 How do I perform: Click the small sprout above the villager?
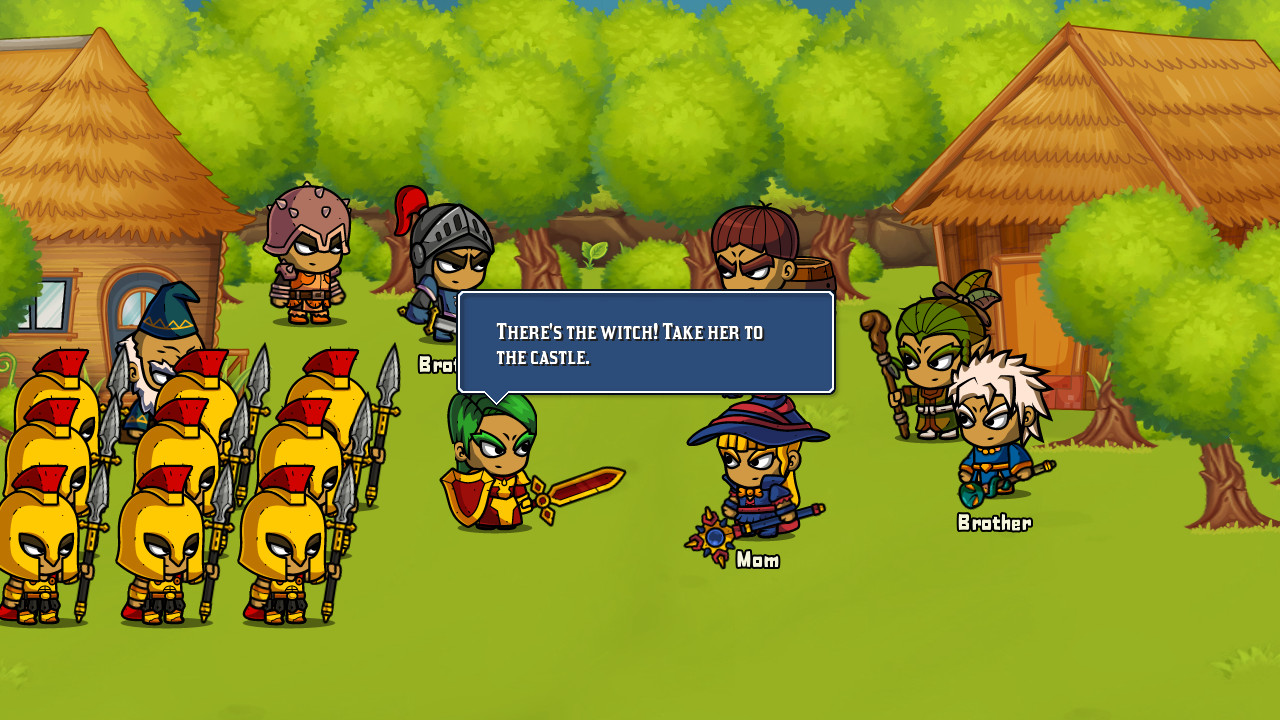592,253
